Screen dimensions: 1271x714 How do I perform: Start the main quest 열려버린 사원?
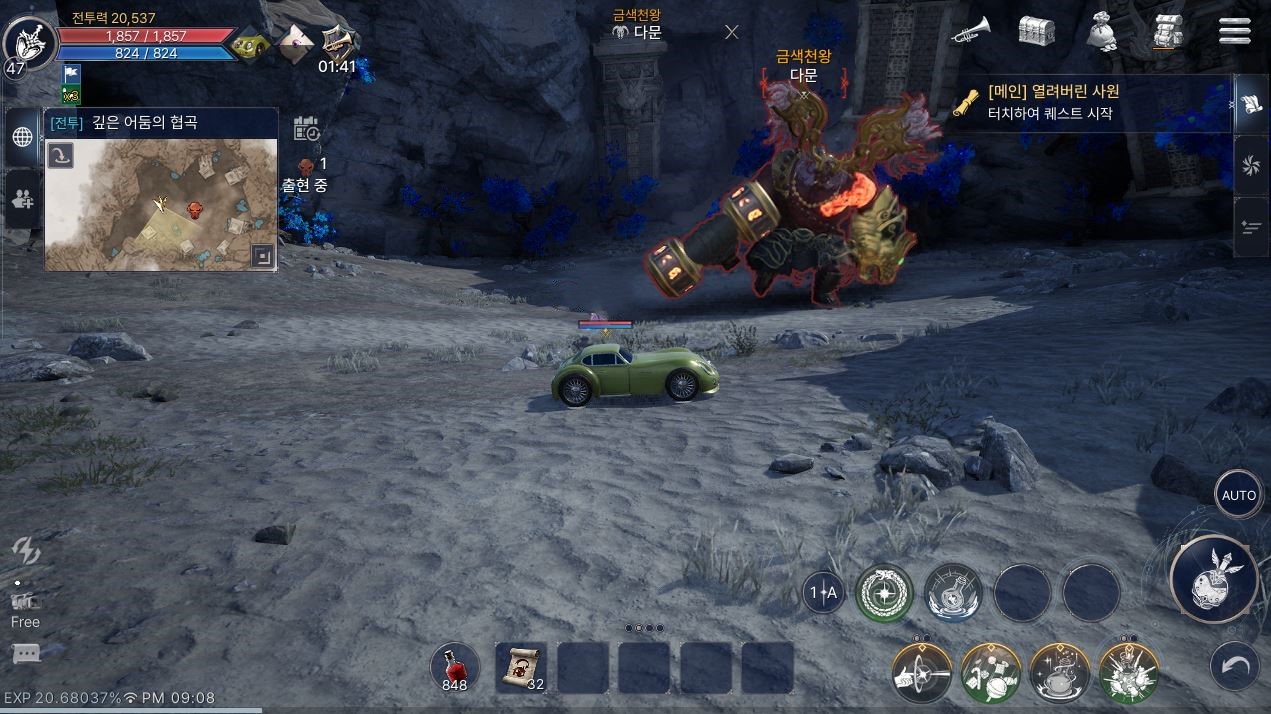(1090, 102)
